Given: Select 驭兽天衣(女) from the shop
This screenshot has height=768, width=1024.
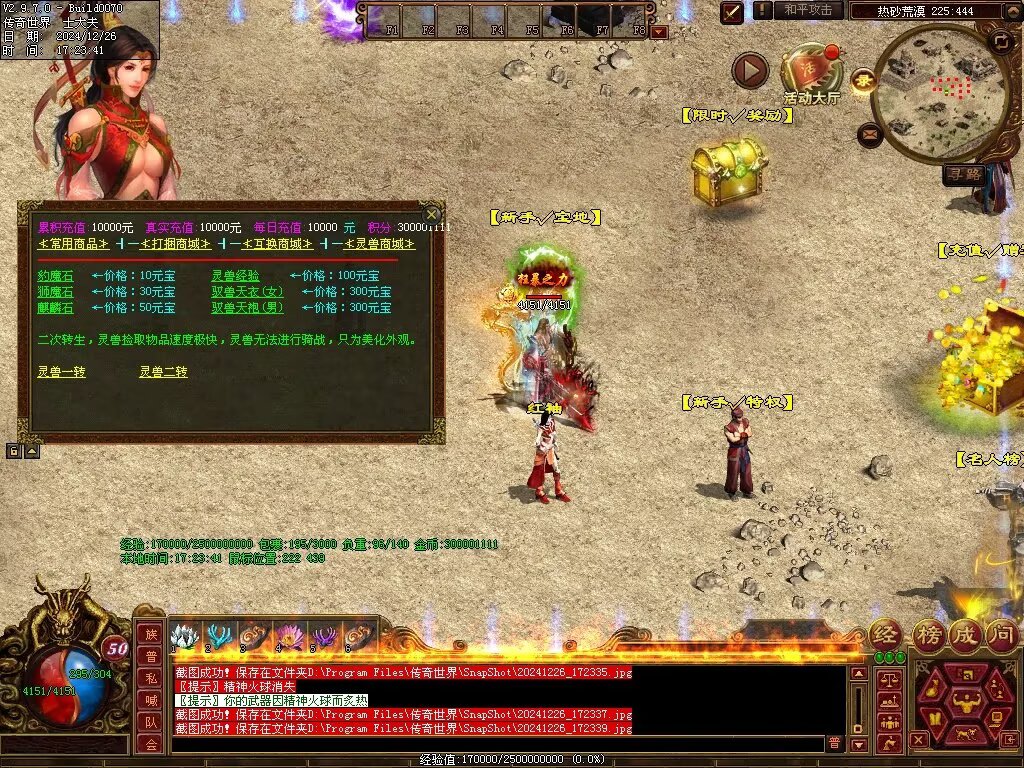Looking at the screenshot, I should pyautogui.click(x=247, y=292).
